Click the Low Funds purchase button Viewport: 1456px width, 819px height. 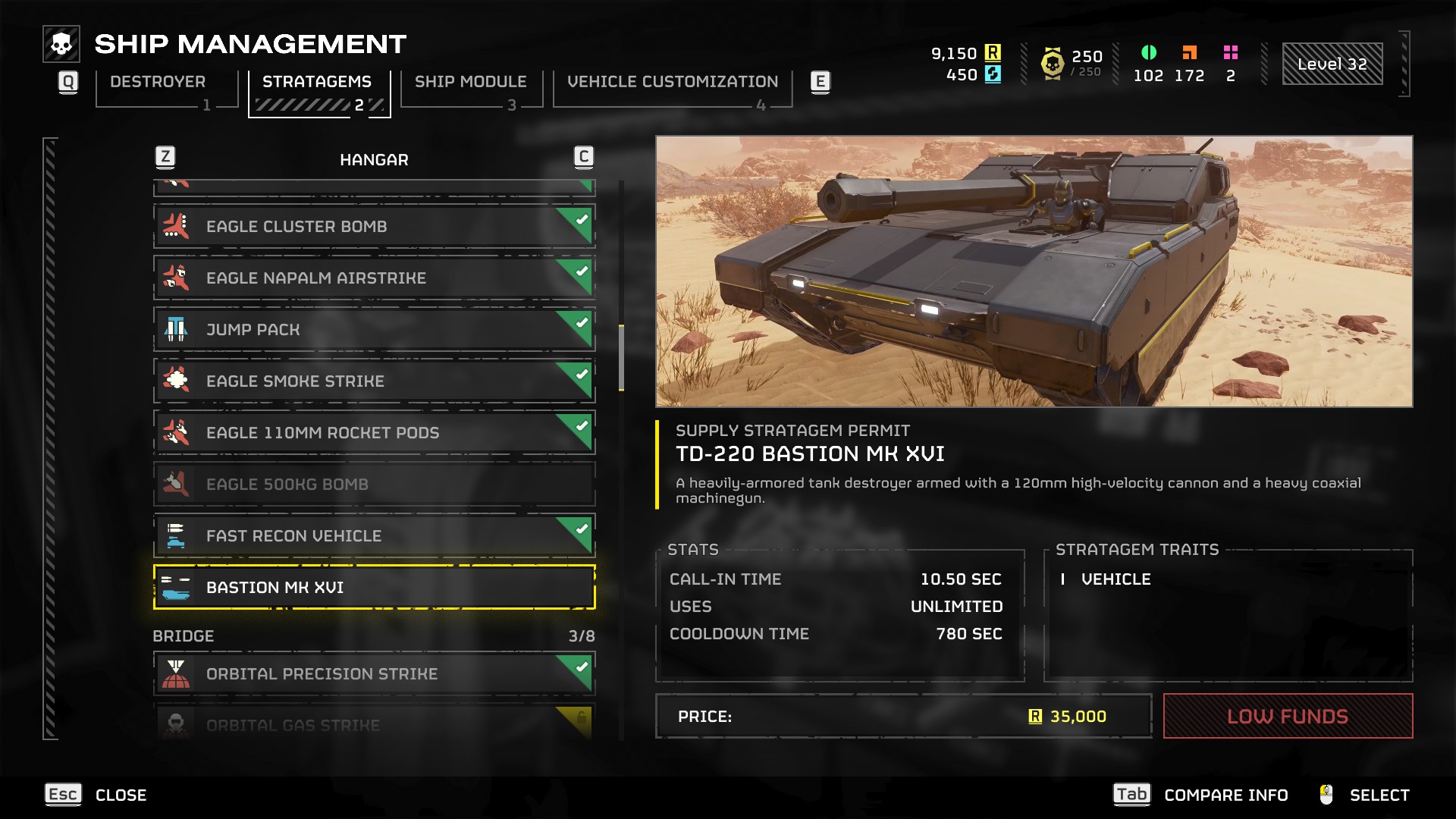click(1288, 715)
